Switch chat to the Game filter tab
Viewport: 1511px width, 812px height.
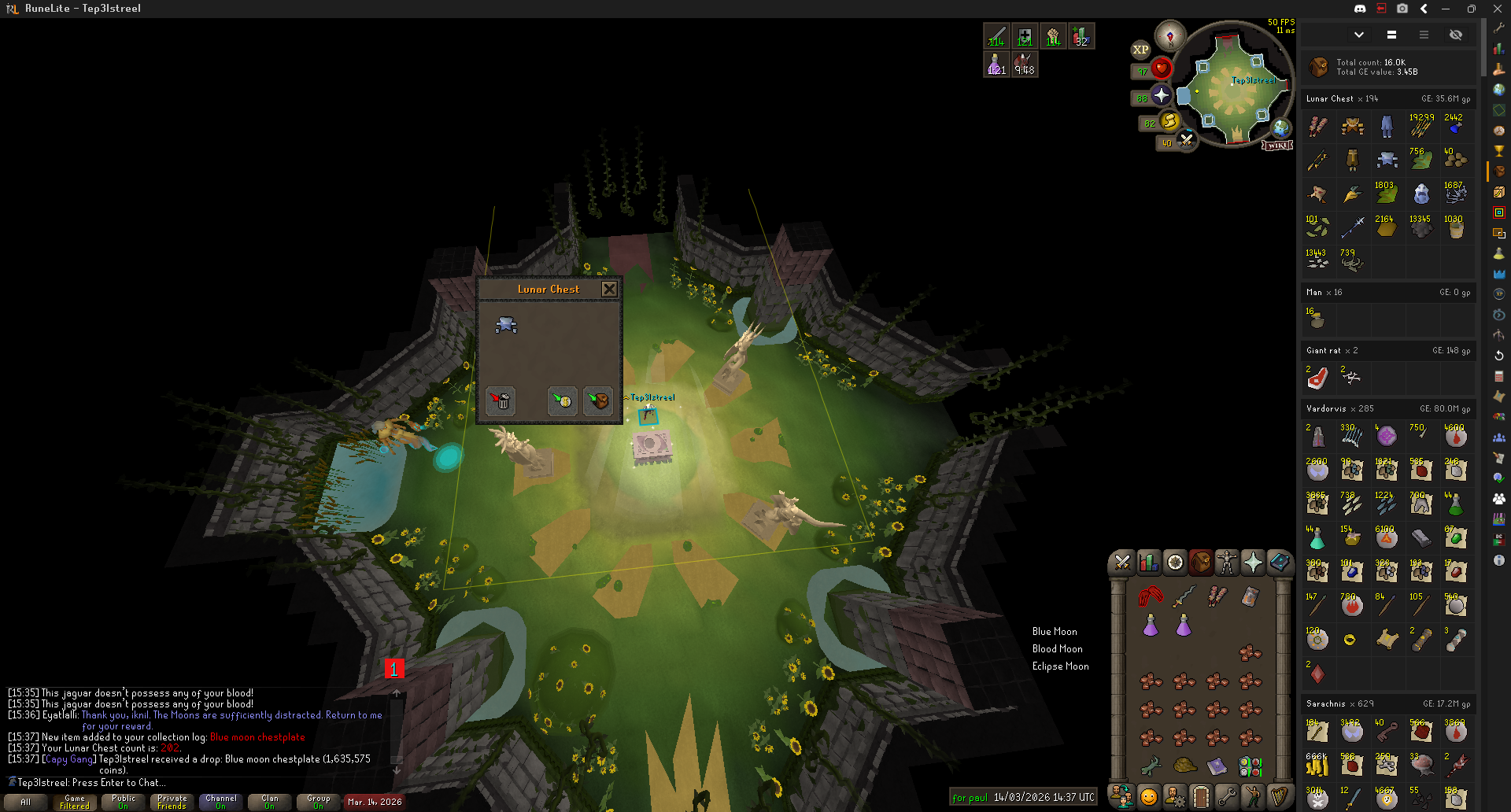pos(75,802)
